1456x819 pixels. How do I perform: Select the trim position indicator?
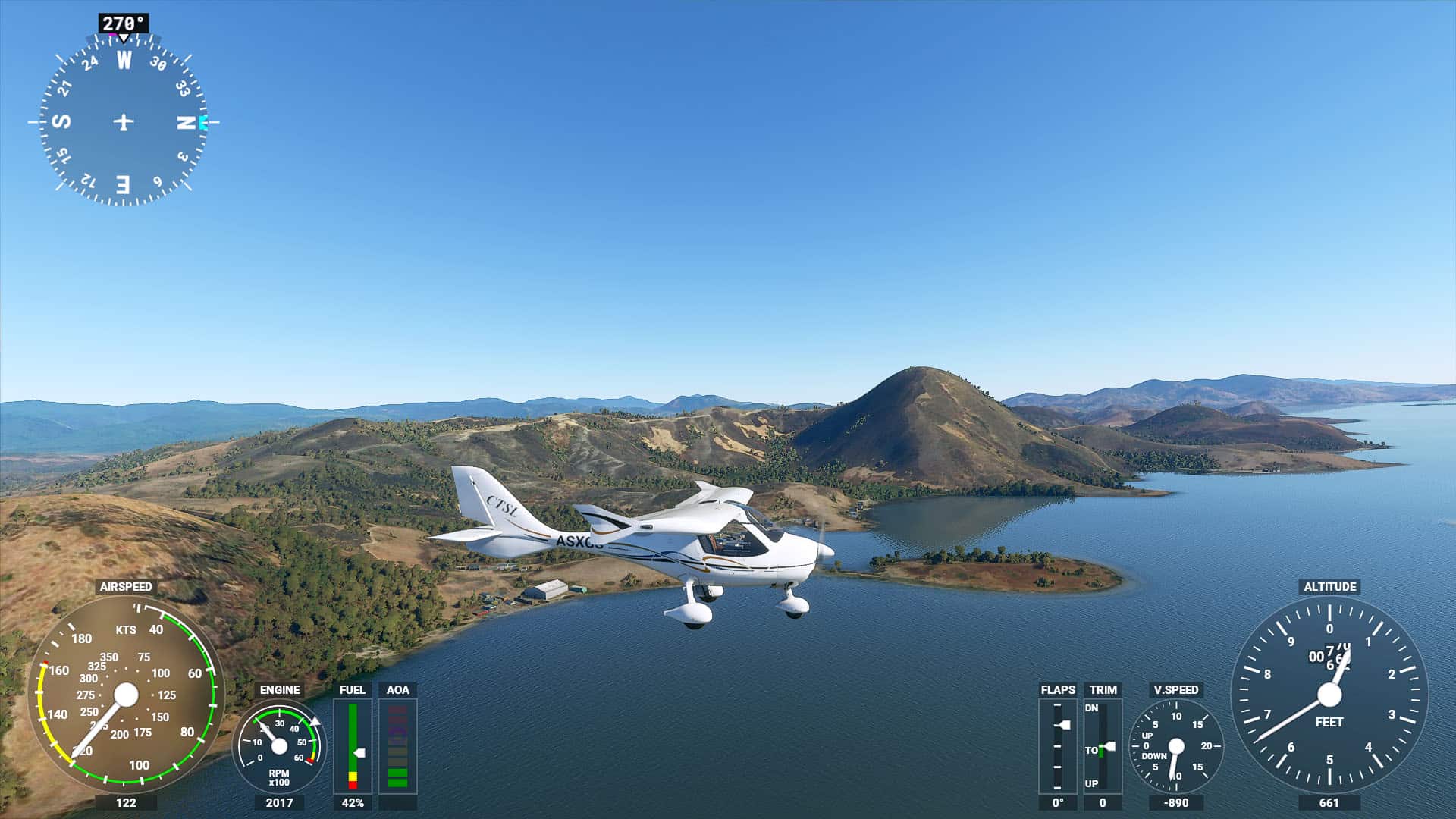point(1103,746)
